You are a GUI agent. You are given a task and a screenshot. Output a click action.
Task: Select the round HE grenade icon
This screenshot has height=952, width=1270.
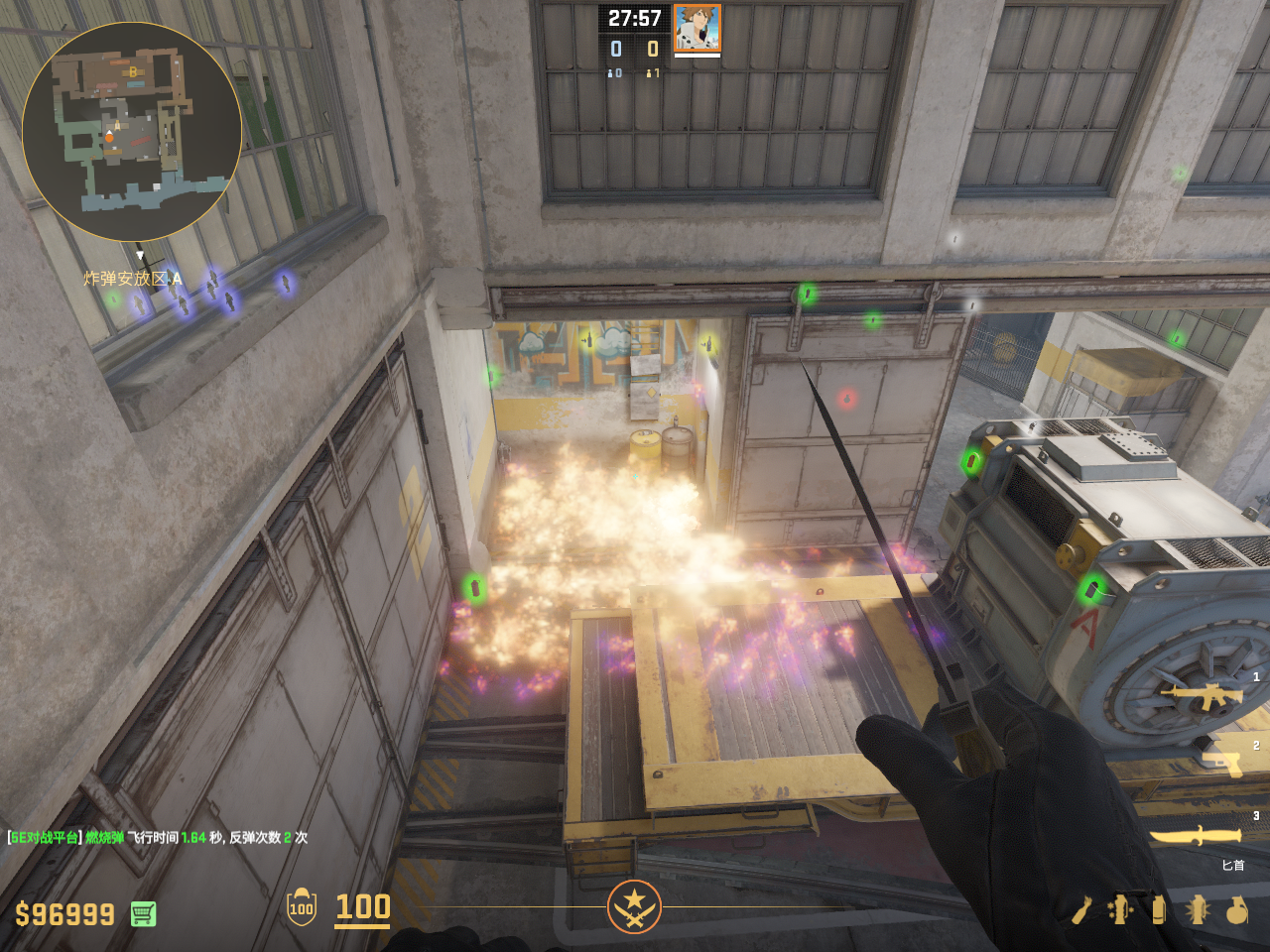[x=1236, y=909]
